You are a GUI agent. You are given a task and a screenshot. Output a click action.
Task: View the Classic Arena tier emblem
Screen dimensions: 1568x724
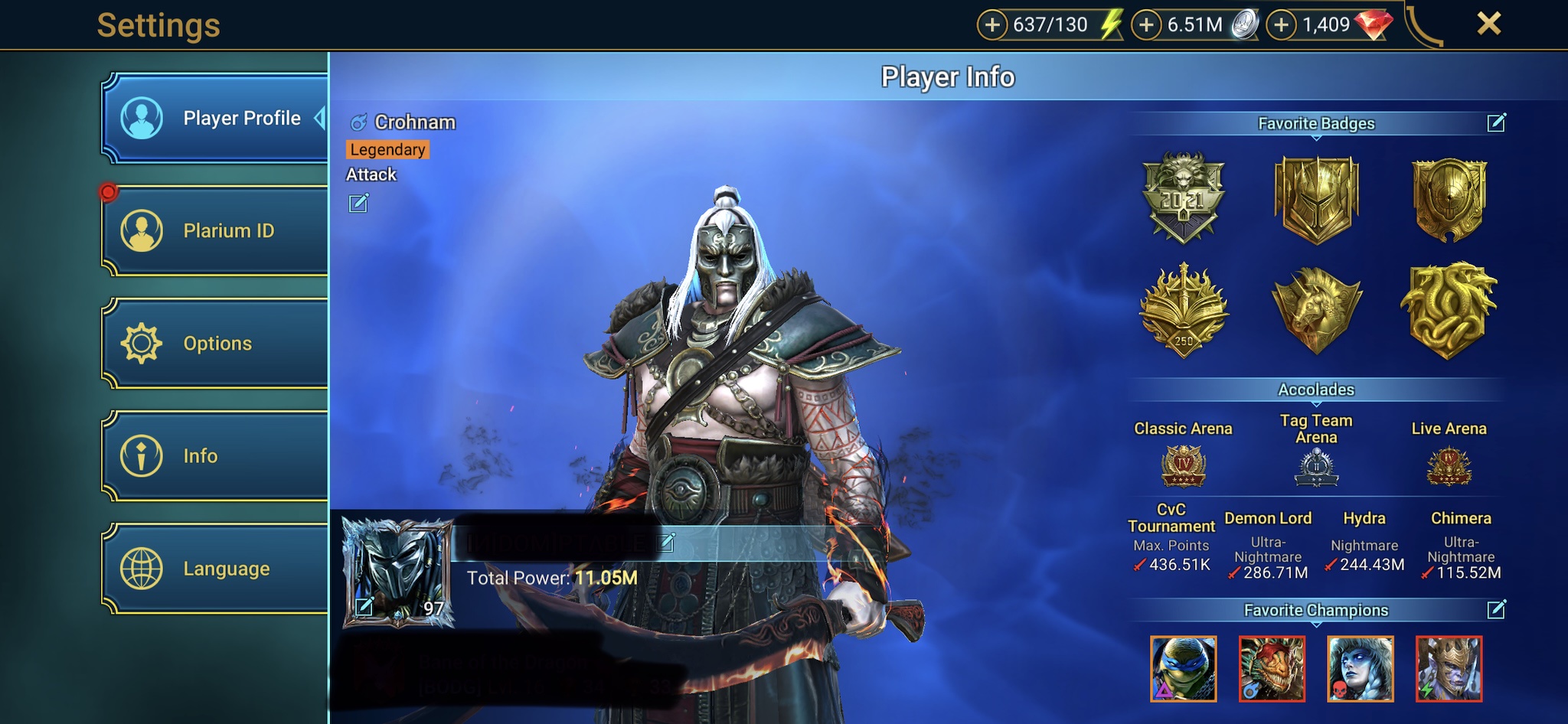pos(1183,466)
